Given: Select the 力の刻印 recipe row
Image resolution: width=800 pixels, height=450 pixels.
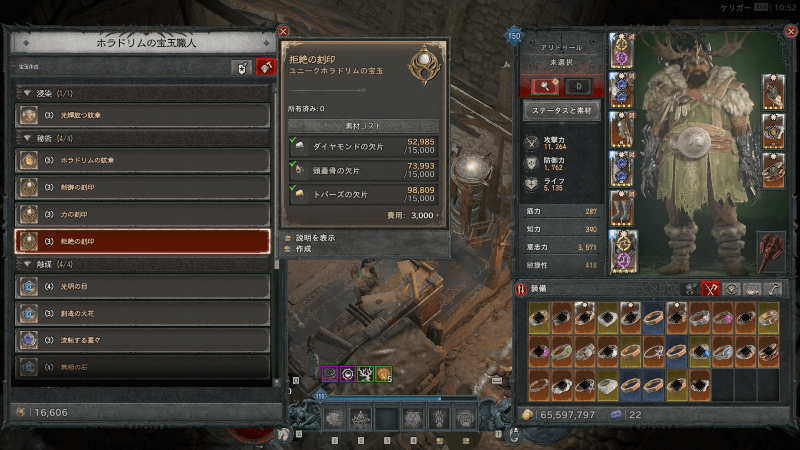Looking at the screenshot, I should [143, 214].
